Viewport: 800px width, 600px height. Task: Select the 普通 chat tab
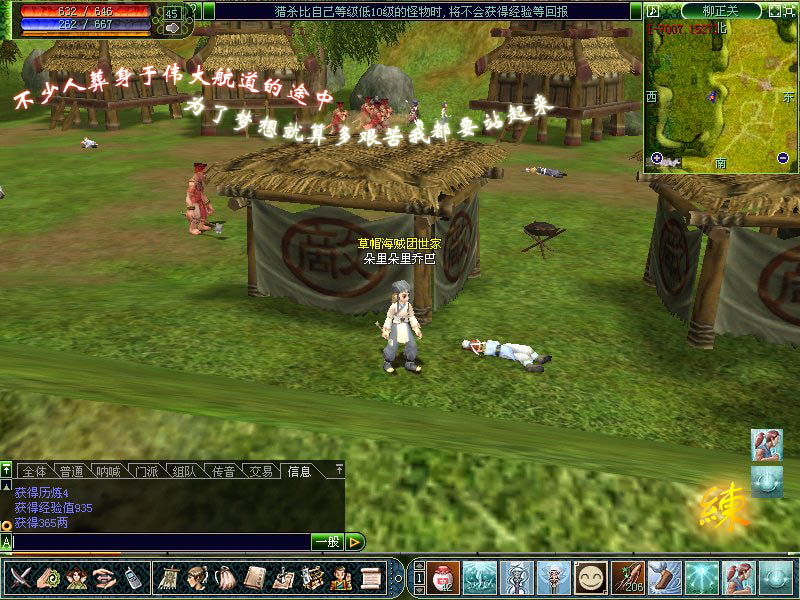coord(72,471)
